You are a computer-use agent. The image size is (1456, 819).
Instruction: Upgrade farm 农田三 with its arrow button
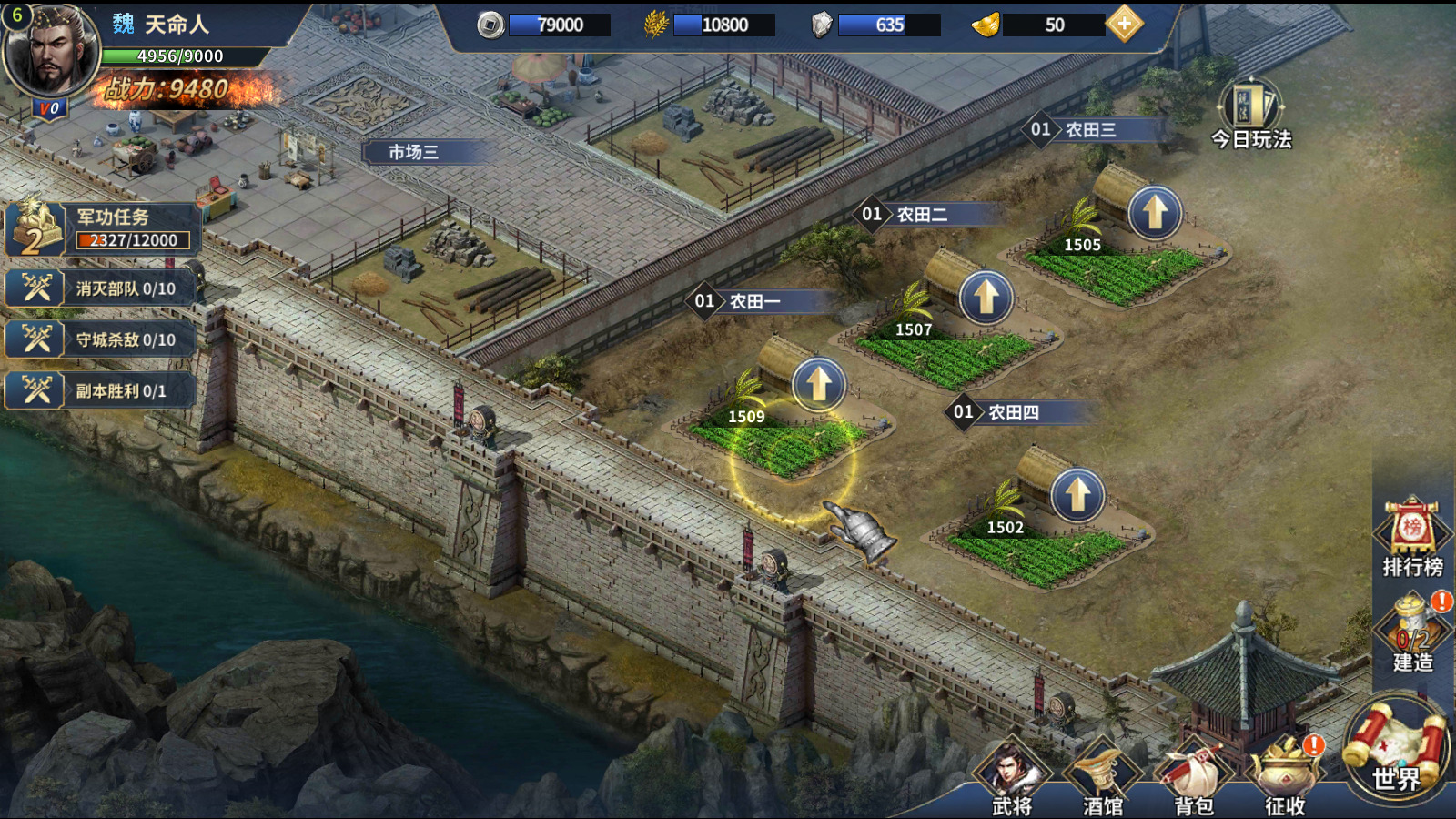coord(1155,213)
